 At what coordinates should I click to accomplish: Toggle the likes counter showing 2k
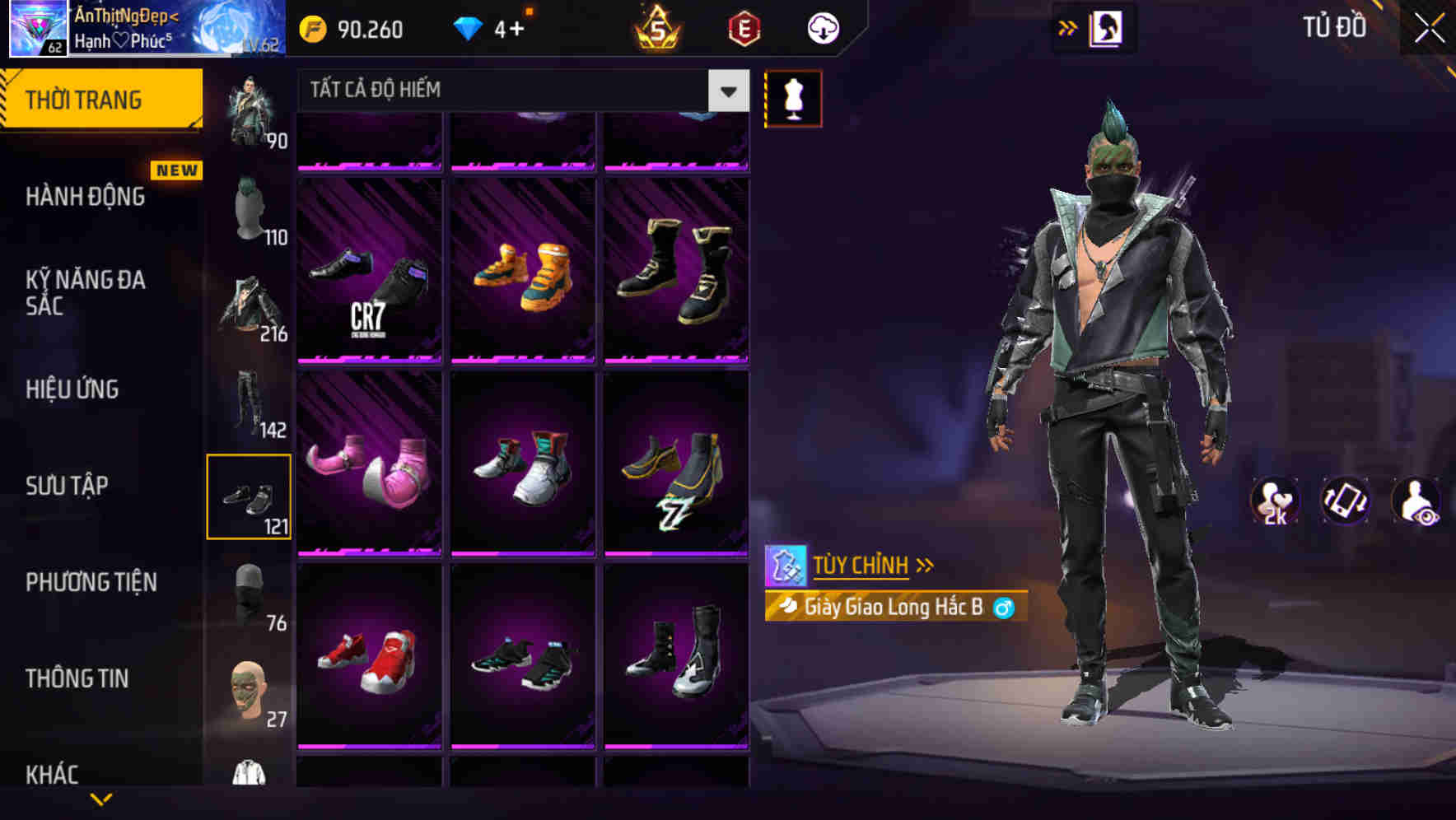point(1276,502)
